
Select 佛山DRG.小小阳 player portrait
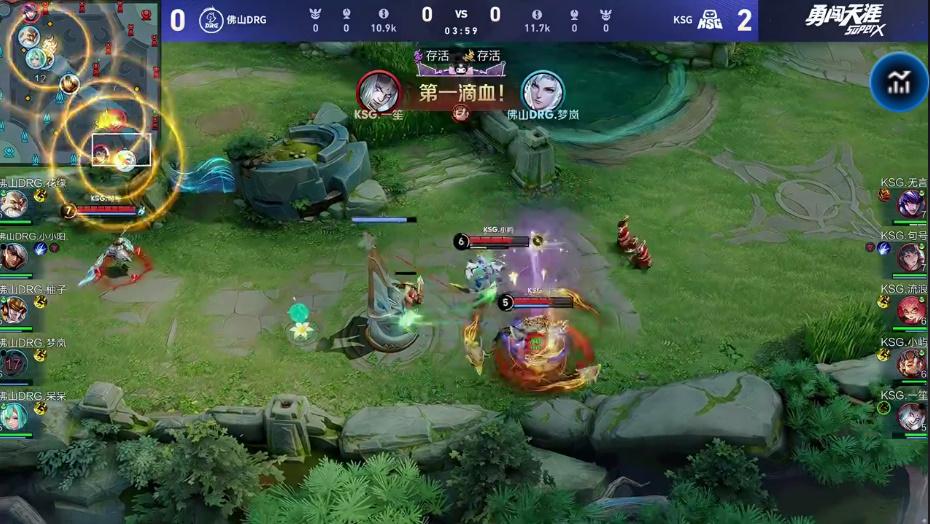click(14, 257)
